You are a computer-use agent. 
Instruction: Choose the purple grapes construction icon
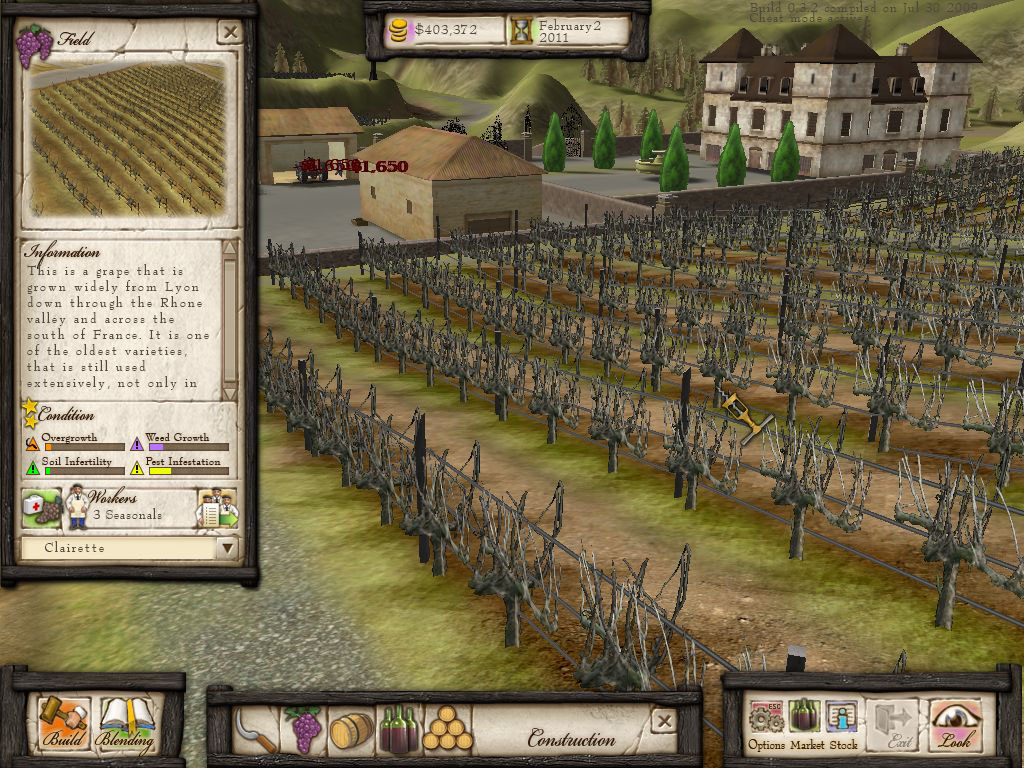[x=304, y=730]
